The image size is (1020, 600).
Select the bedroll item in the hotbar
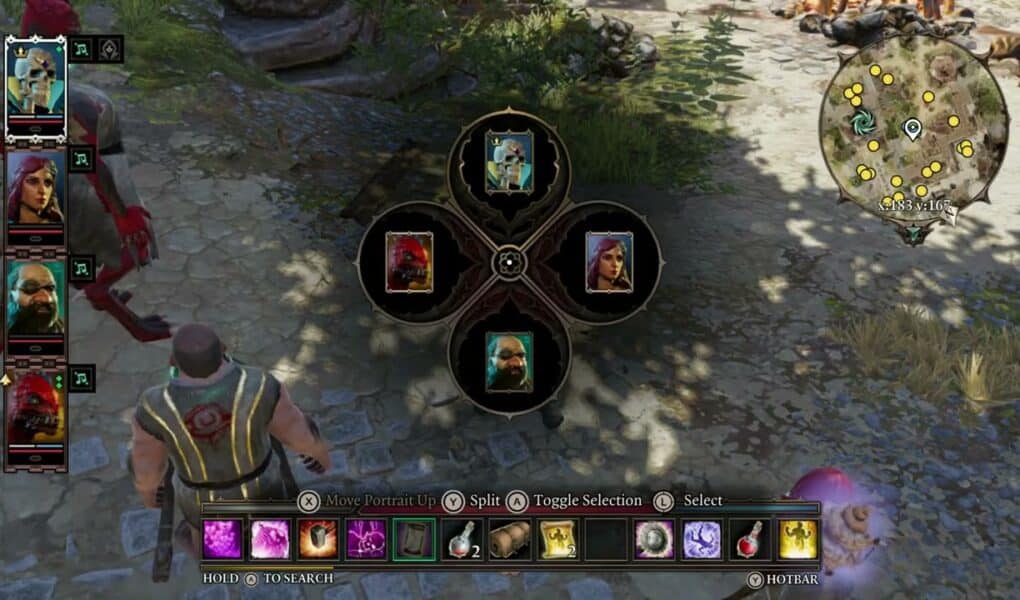[x=509, y=540]
